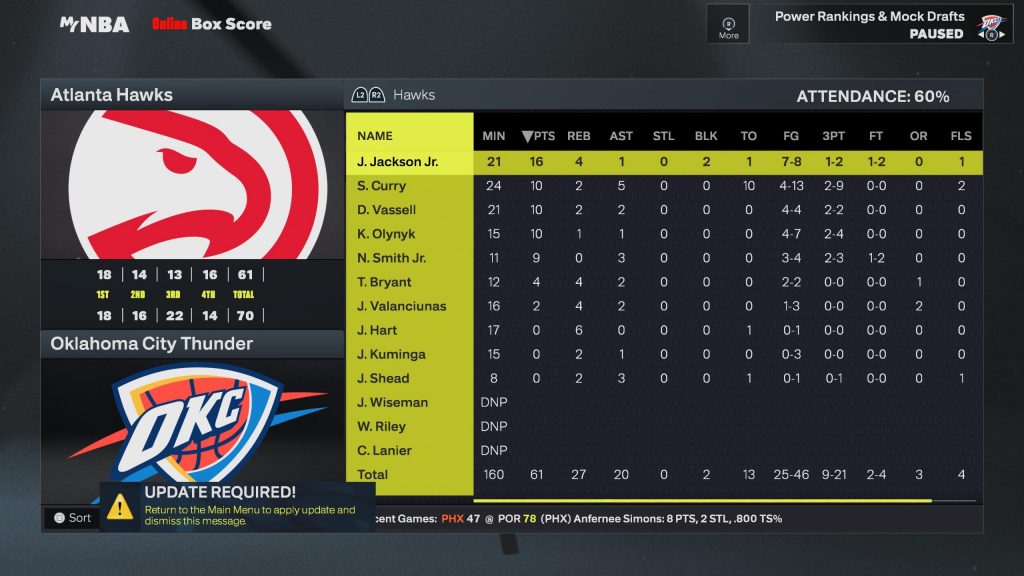Sort by the REB column header

pyautogui.click(x=579, y=136)
